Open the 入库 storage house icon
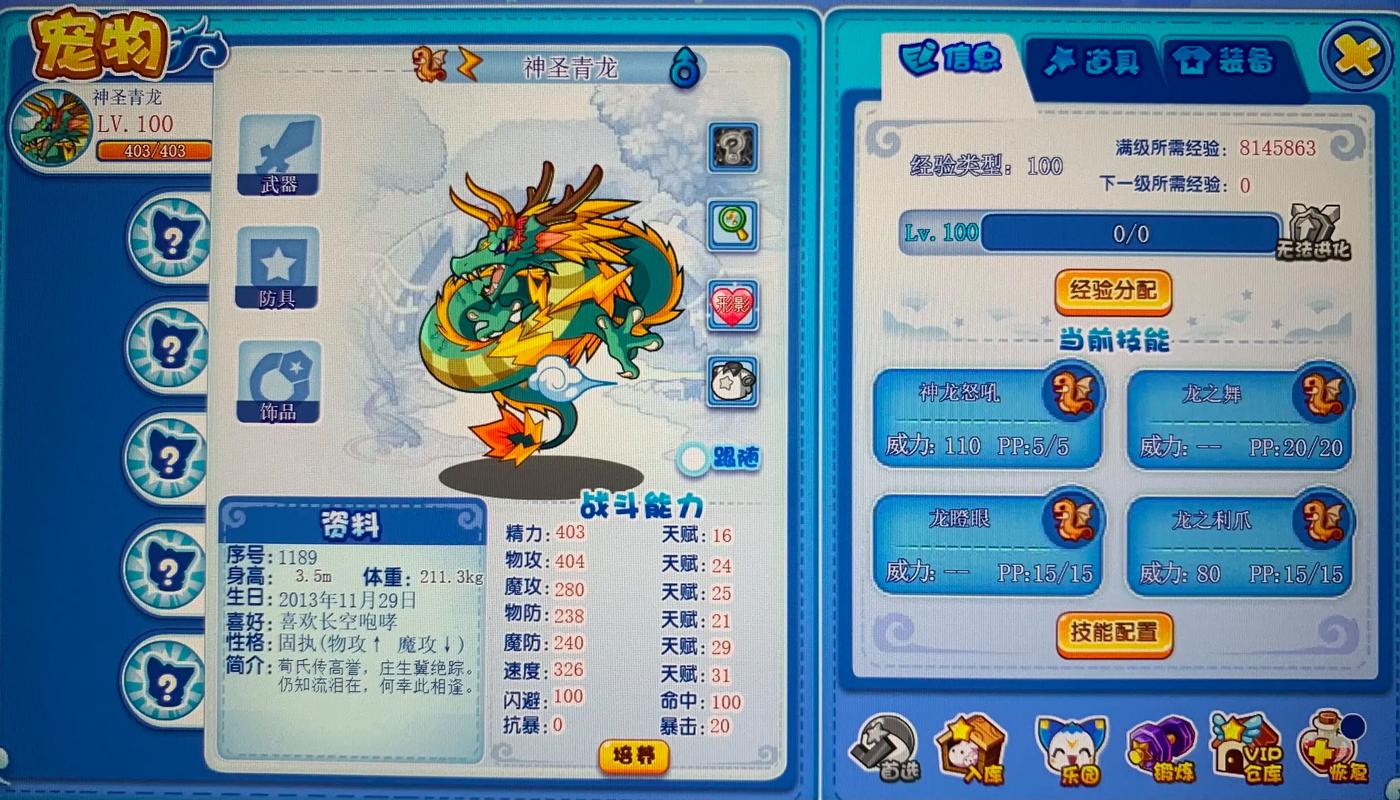Viewport: 1400px width, 800px height. [970, 745]
